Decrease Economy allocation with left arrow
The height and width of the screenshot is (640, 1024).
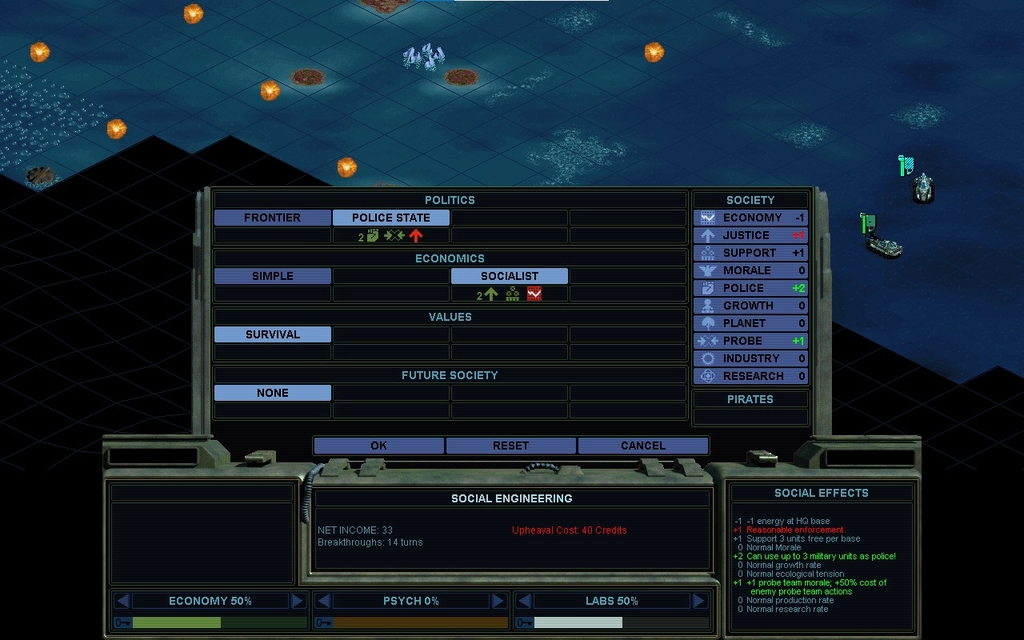(122, 601)
